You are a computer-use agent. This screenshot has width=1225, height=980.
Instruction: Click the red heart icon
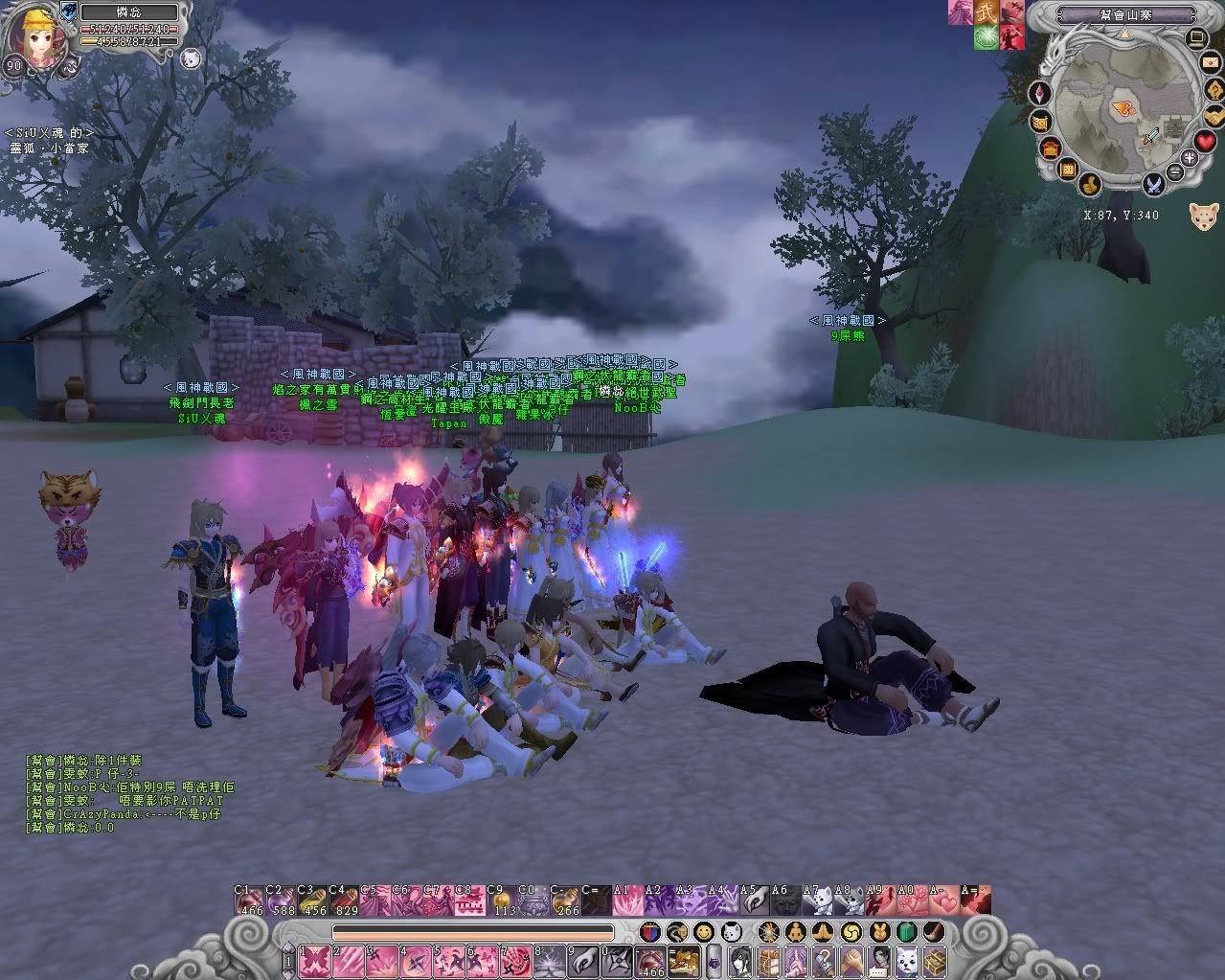(x=1205, y=142)
